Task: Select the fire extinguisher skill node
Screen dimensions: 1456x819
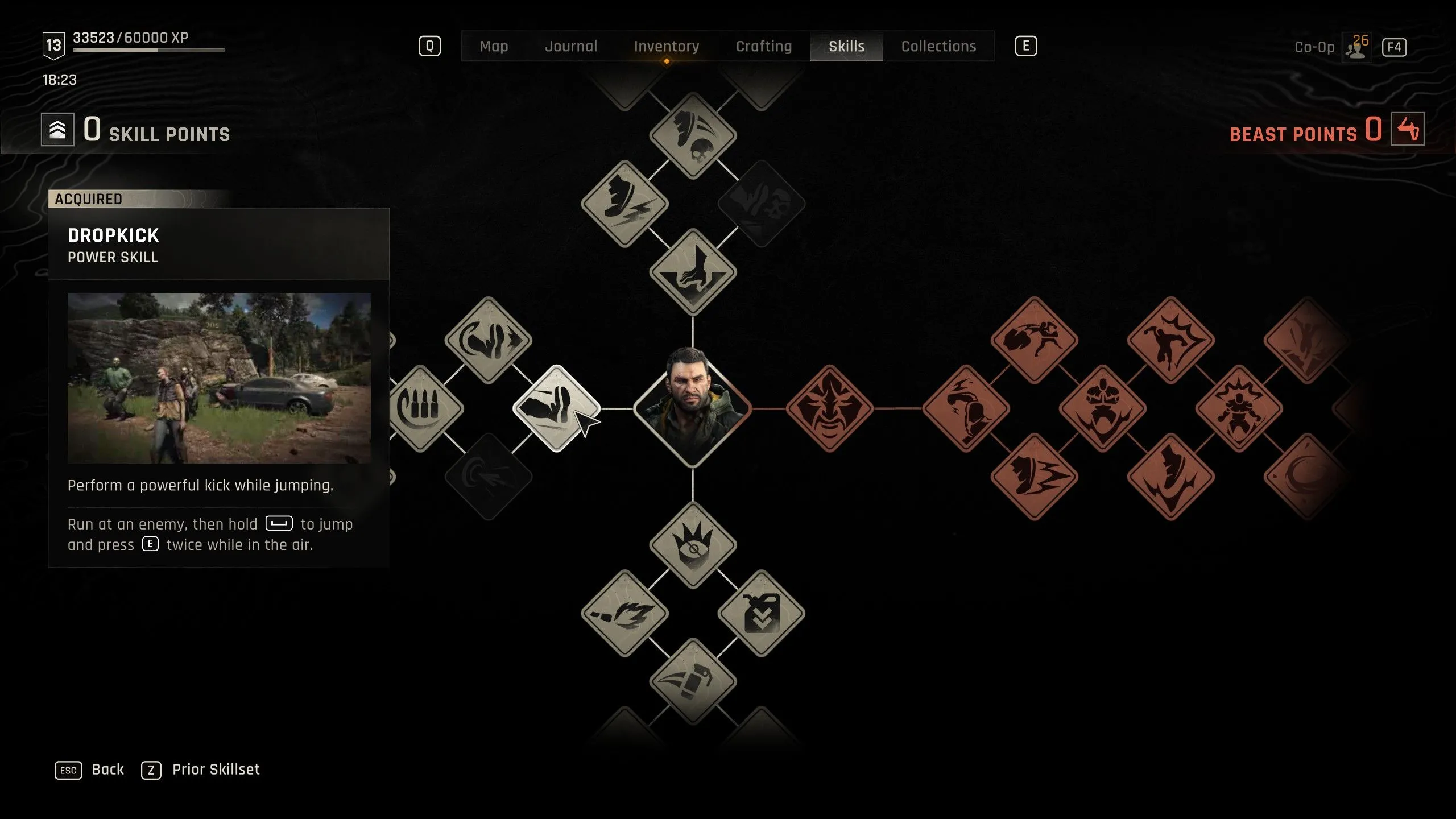Action: [x=693, y=681]
